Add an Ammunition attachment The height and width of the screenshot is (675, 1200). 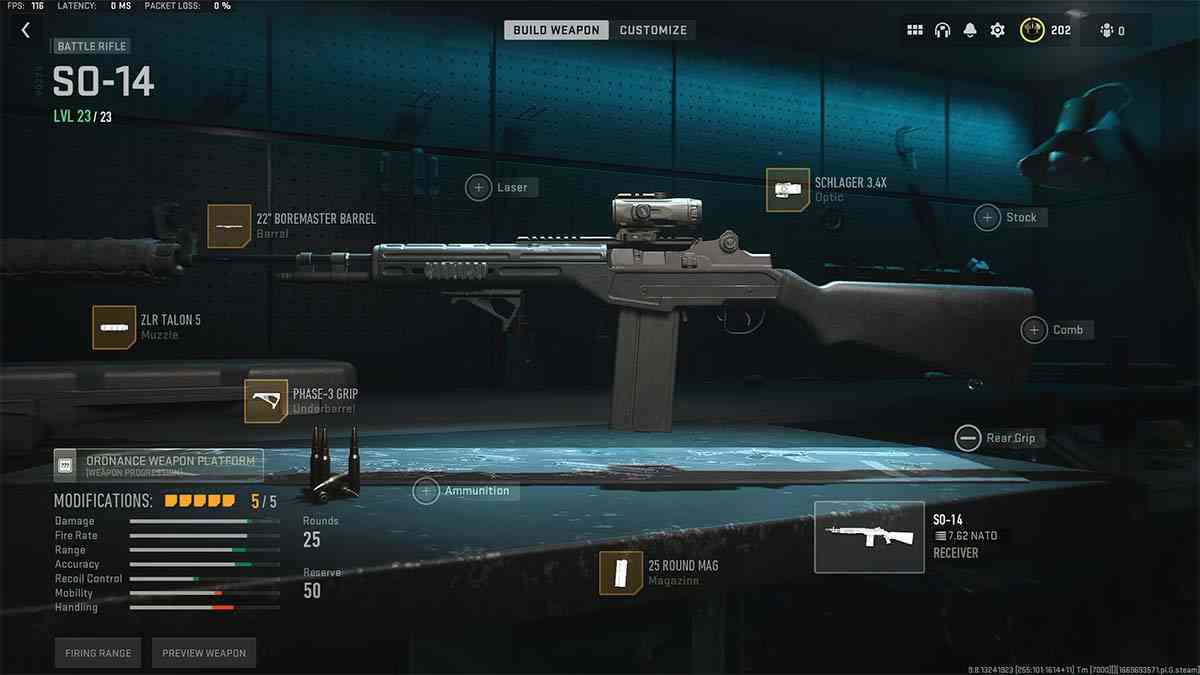(427, 491)
